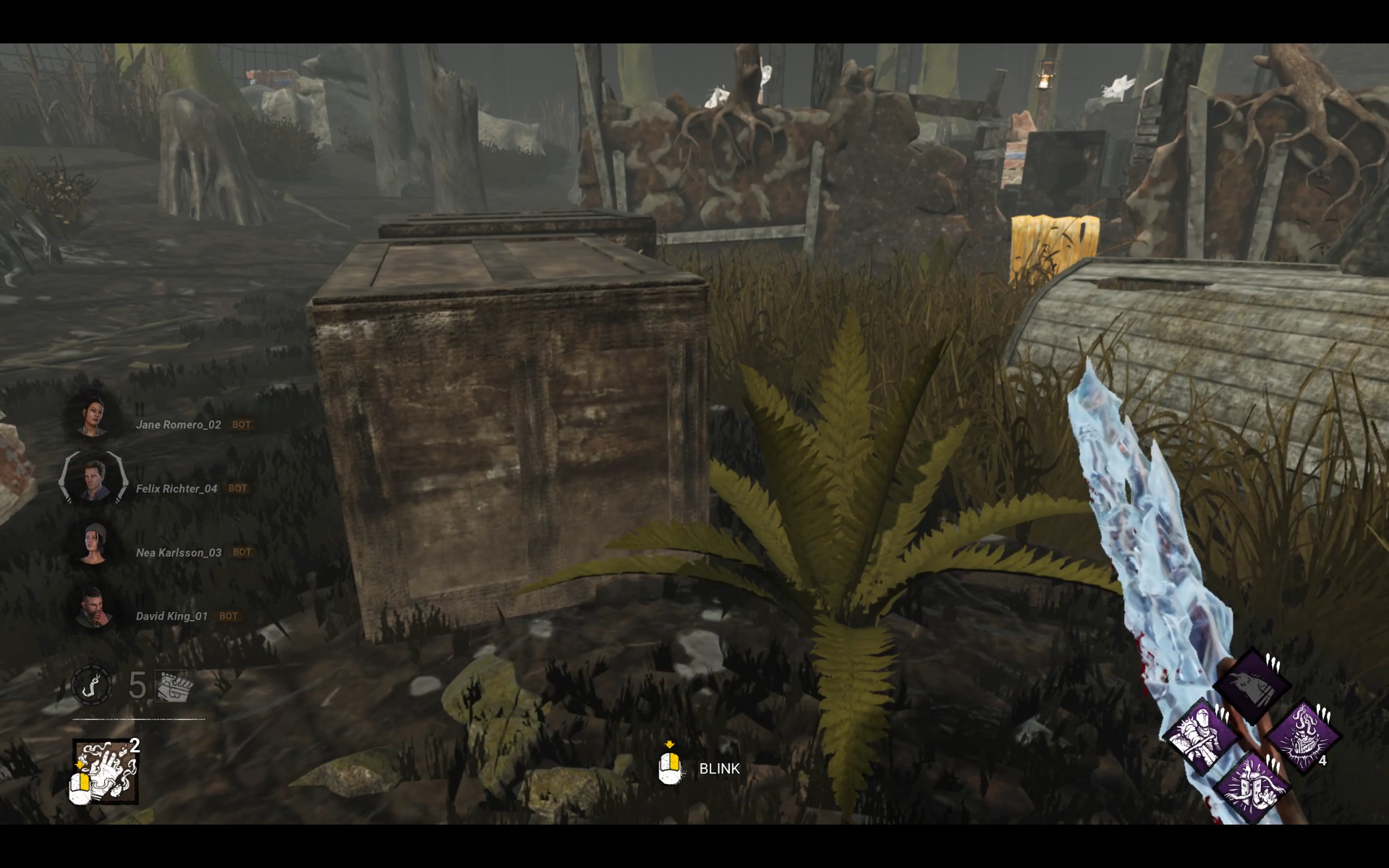The image size is (1389, 868).
Task: Select the grasping hands locker perk icon
Action: (1252, 788)
